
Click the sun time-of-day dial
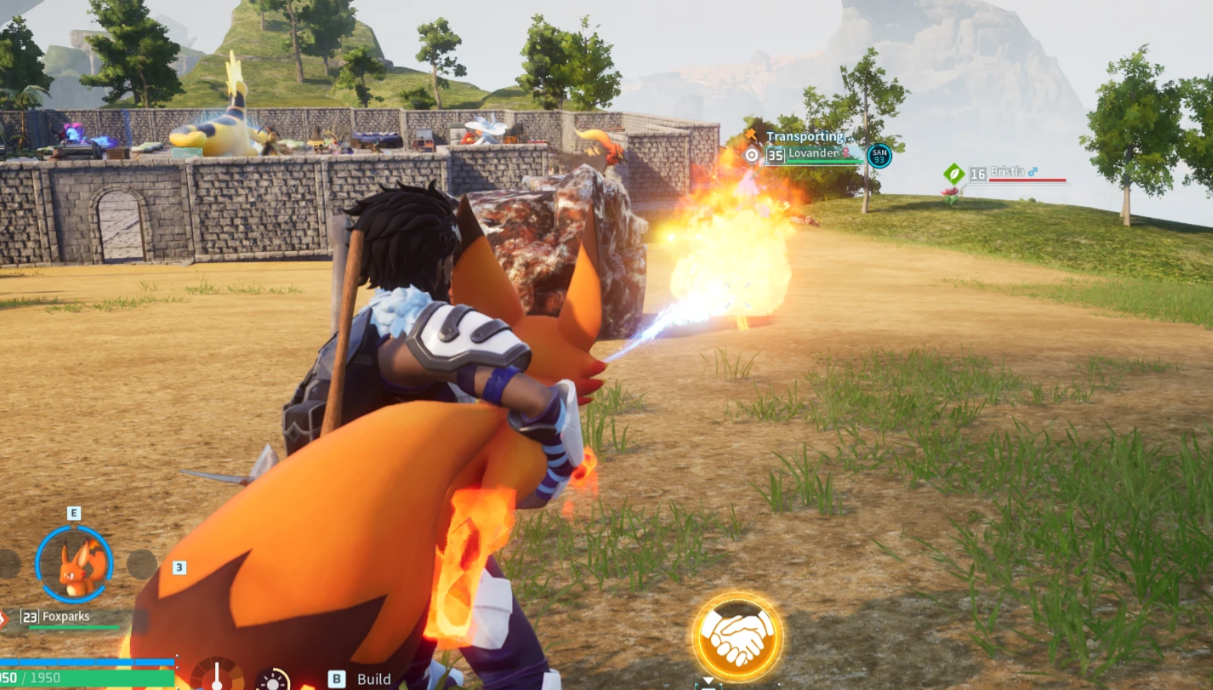click(272, 680)
